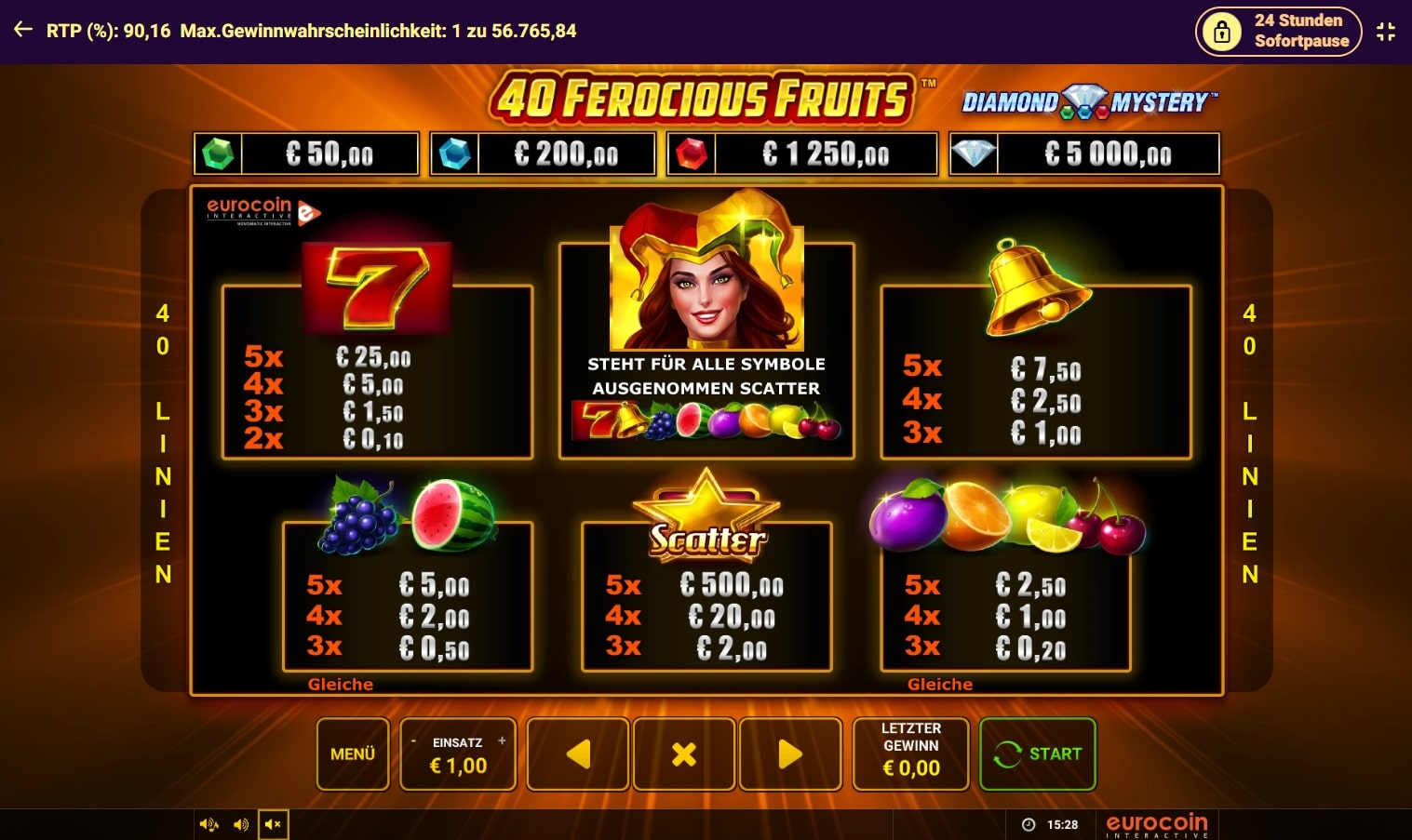1412x840 pixels.
Task: Close the paytable with the X button
Action: point(684,753)
